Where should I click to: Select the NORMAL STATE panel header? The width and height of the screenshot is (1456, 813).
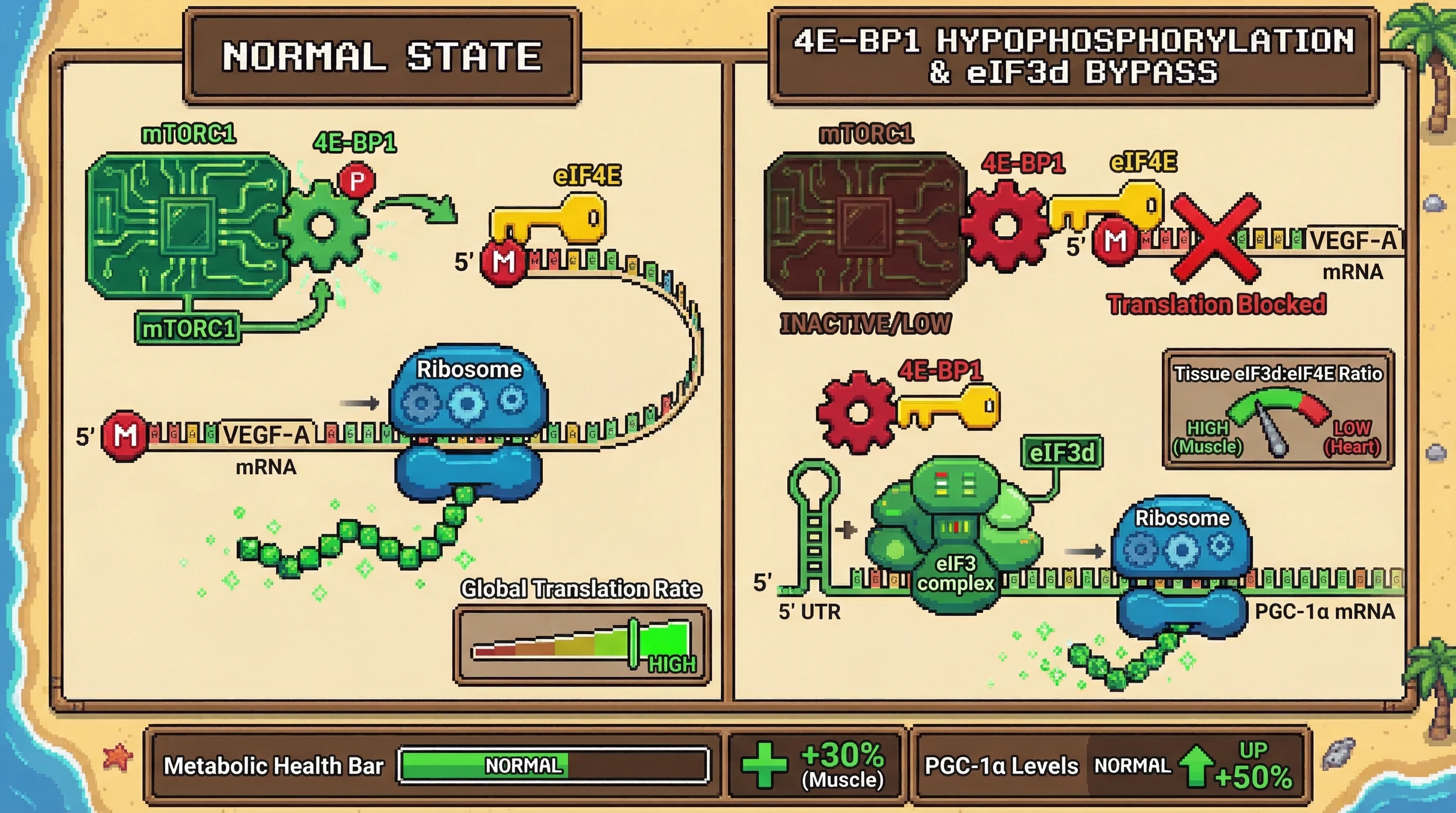point(382,57)
